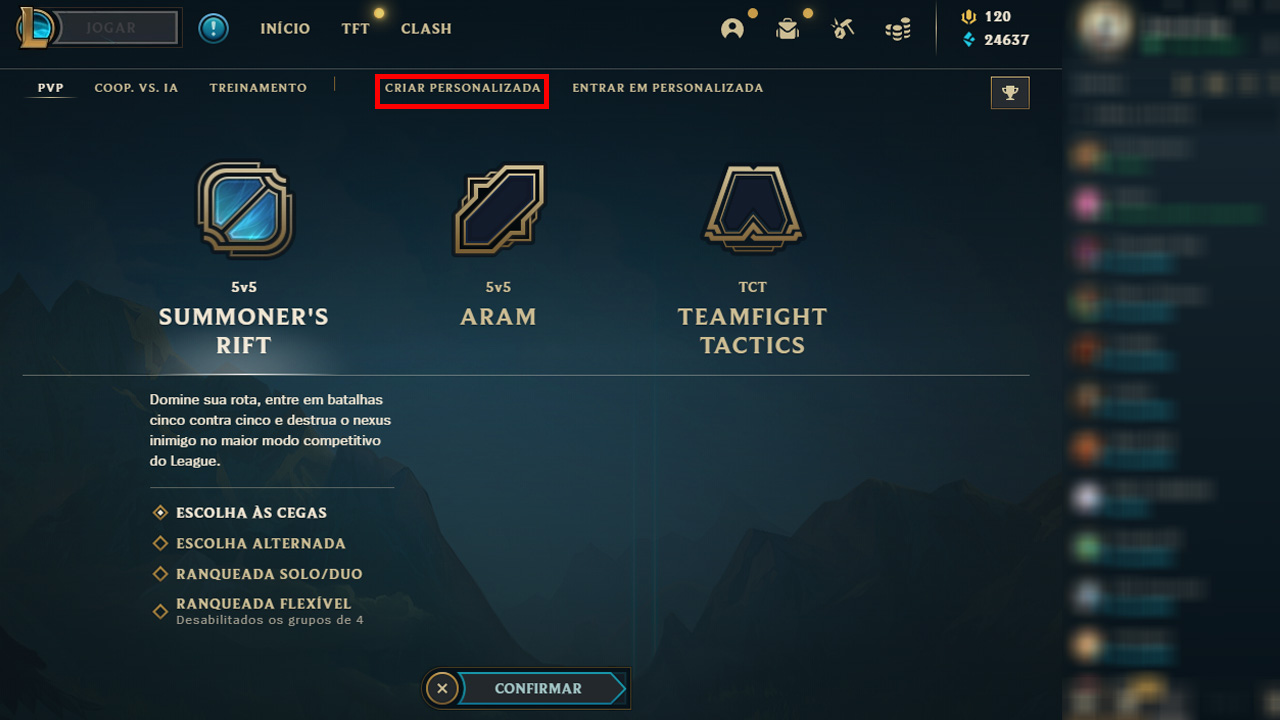Image resolution: width=1280 pixels, height=720 pixels.
Task: Switch to the COOP. VS. IA tab
Action: 136,87
